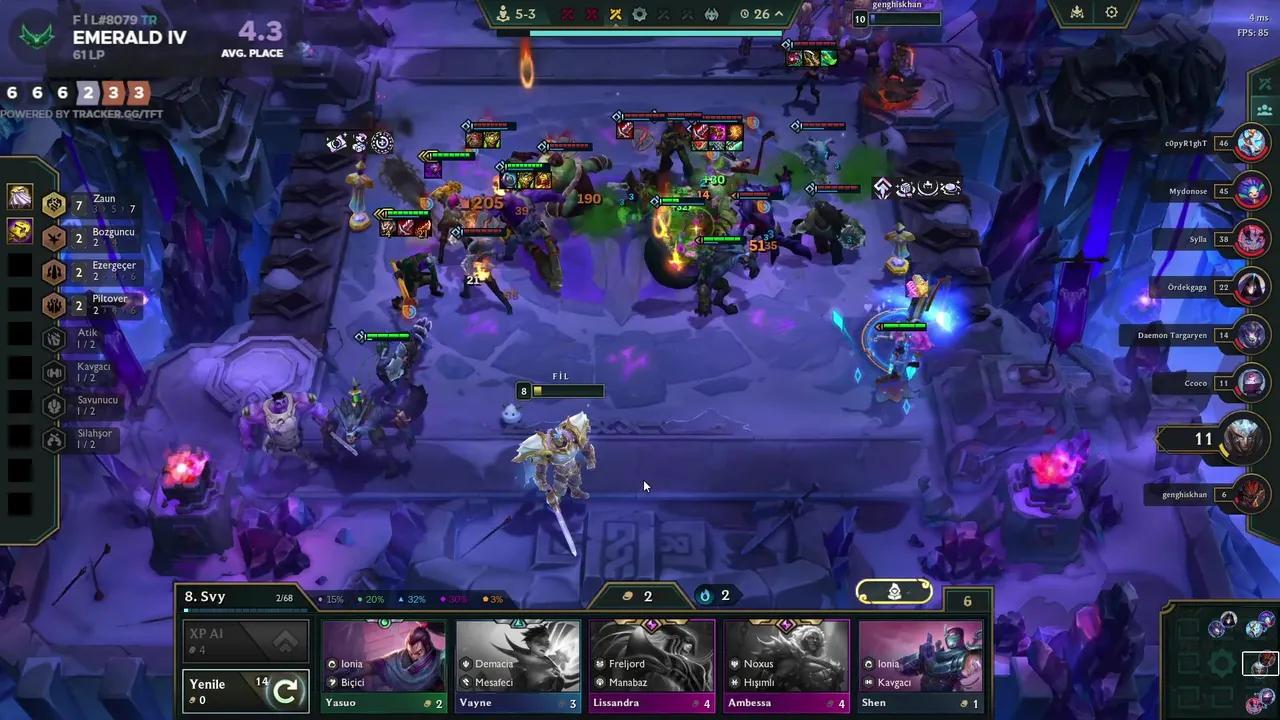Click genghiskhan's avatar at the scoreboard bottom
Image resolution: width=1280 pixels, height=720 pixels.
[x=1252, y=494]
